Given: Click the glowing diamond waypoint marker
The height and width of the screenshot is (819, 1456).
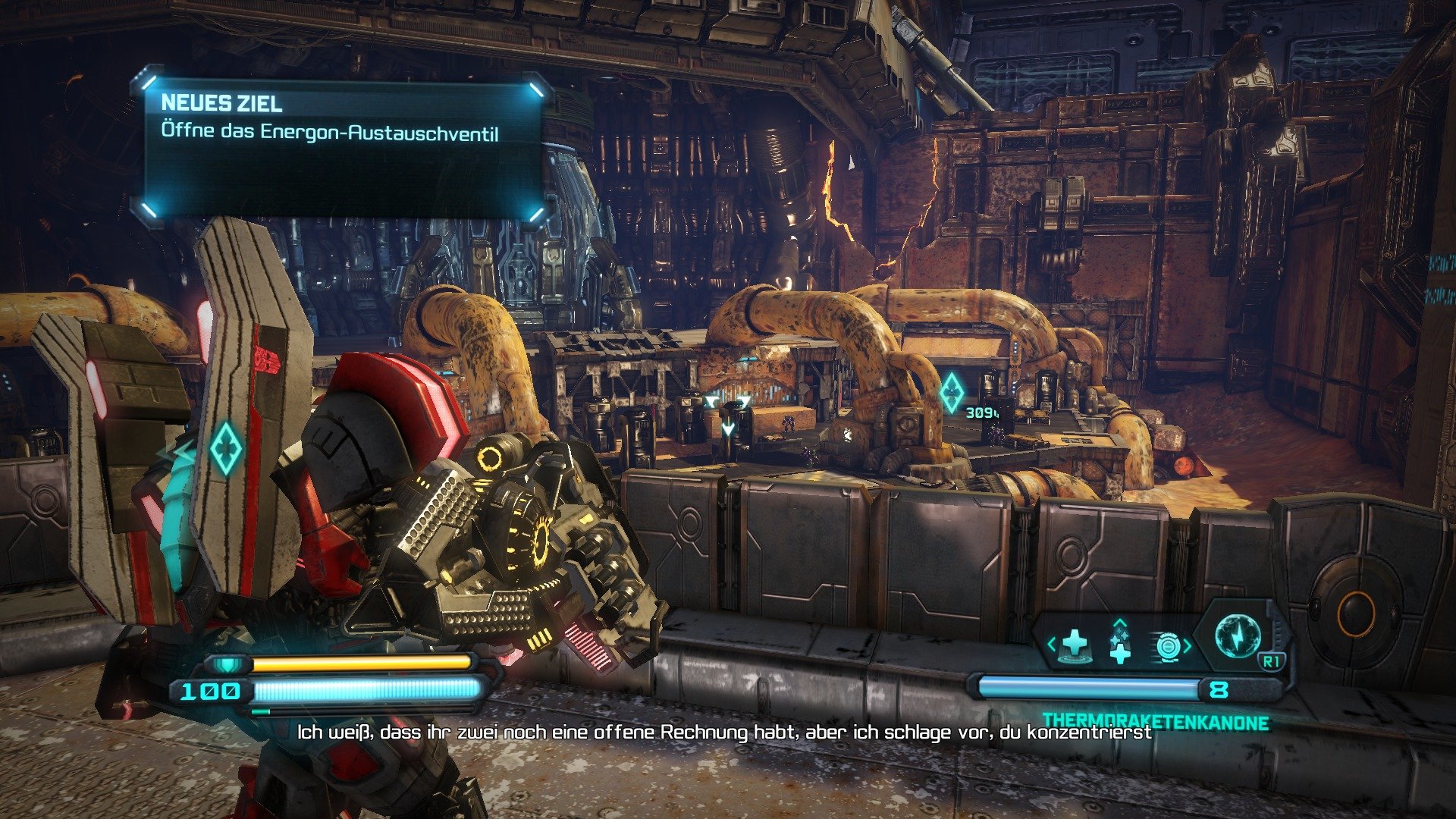Looking at the screenshot, I should coord(952,392).
